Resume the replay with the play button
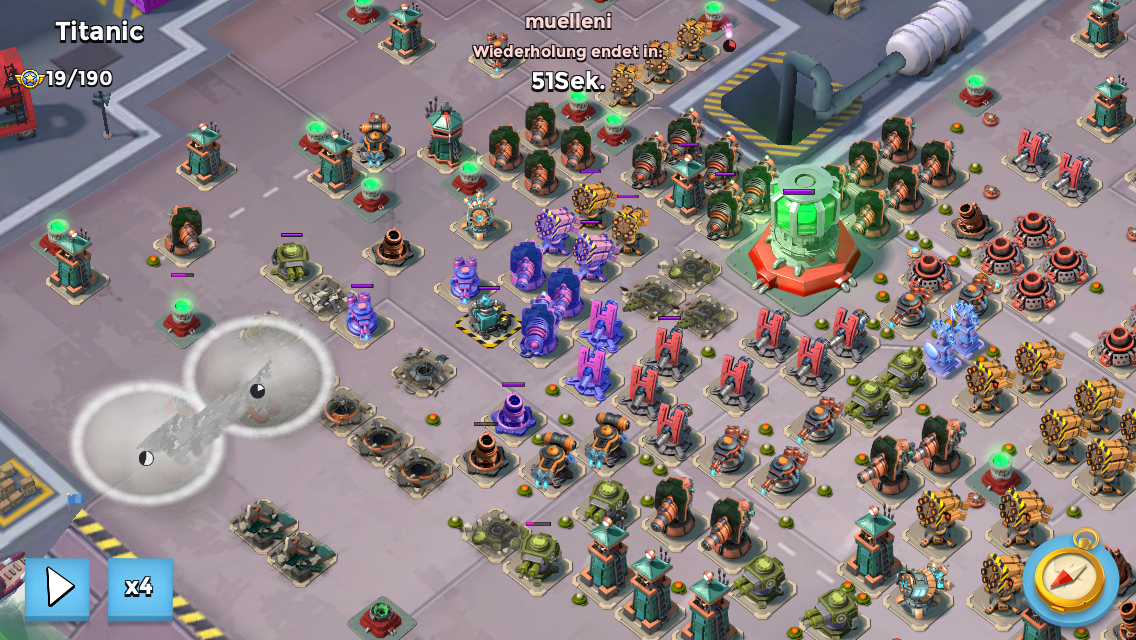This screenshot has height=640, width=1136. click(58, 587)
